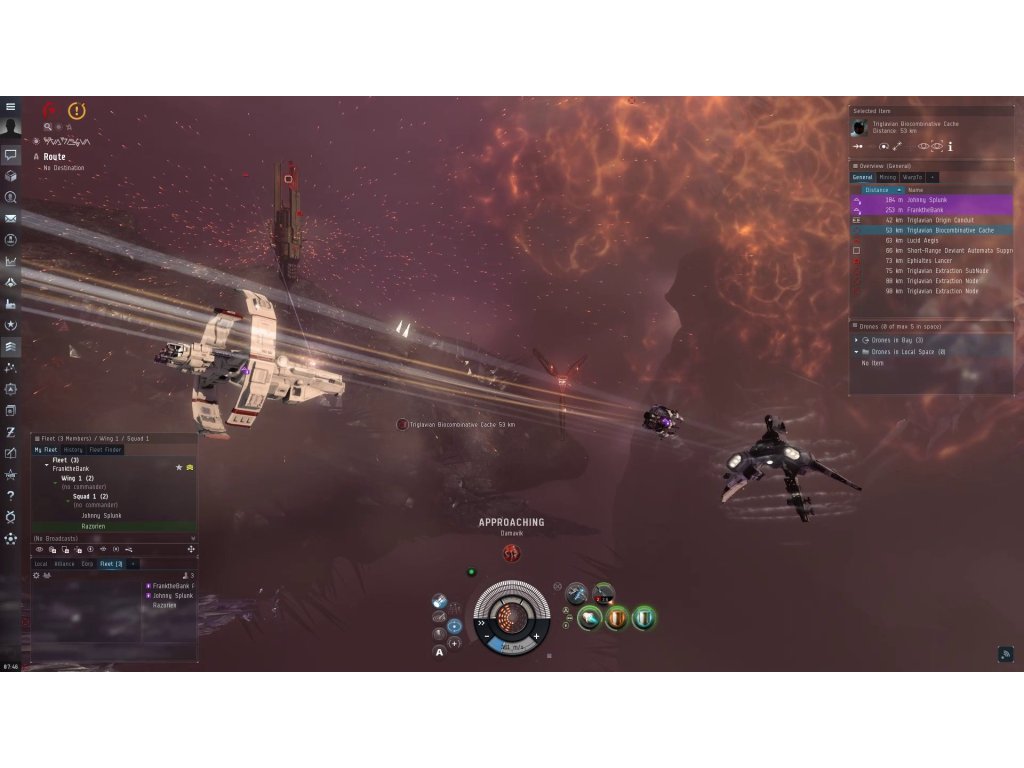Show info for the selected item

click(950, 146)
